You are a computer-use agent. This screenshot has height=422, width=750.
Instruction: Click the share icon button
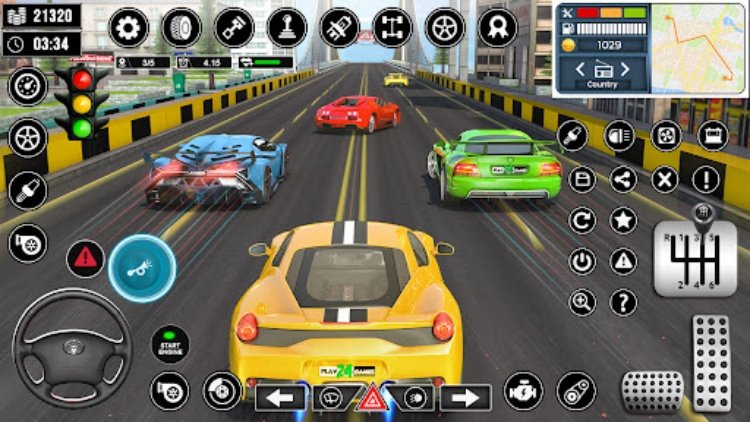[623, 180]
